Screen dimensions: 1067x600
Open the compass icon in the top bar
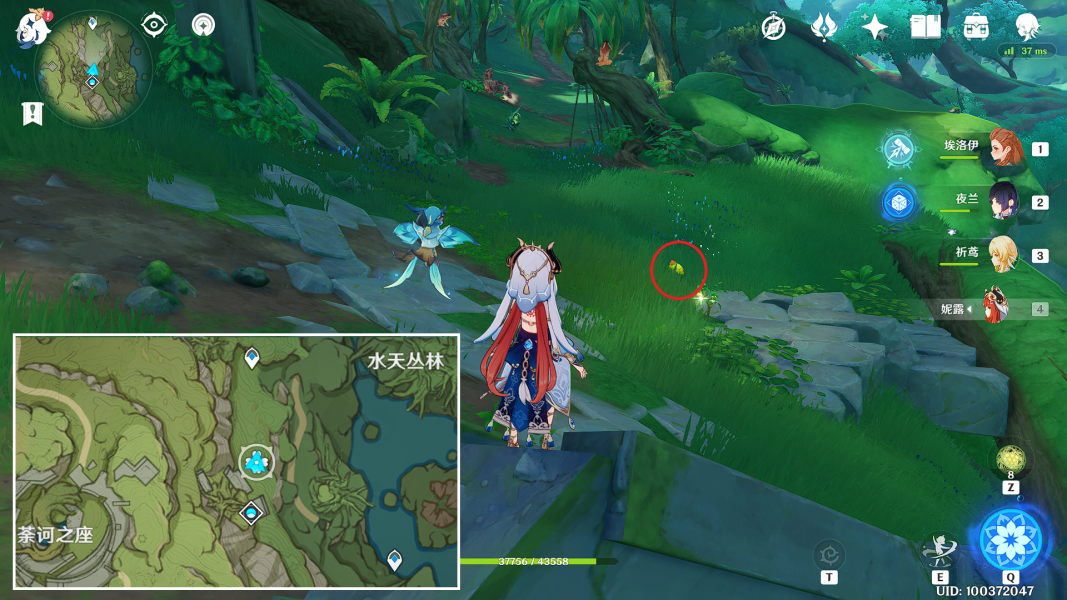773,27
